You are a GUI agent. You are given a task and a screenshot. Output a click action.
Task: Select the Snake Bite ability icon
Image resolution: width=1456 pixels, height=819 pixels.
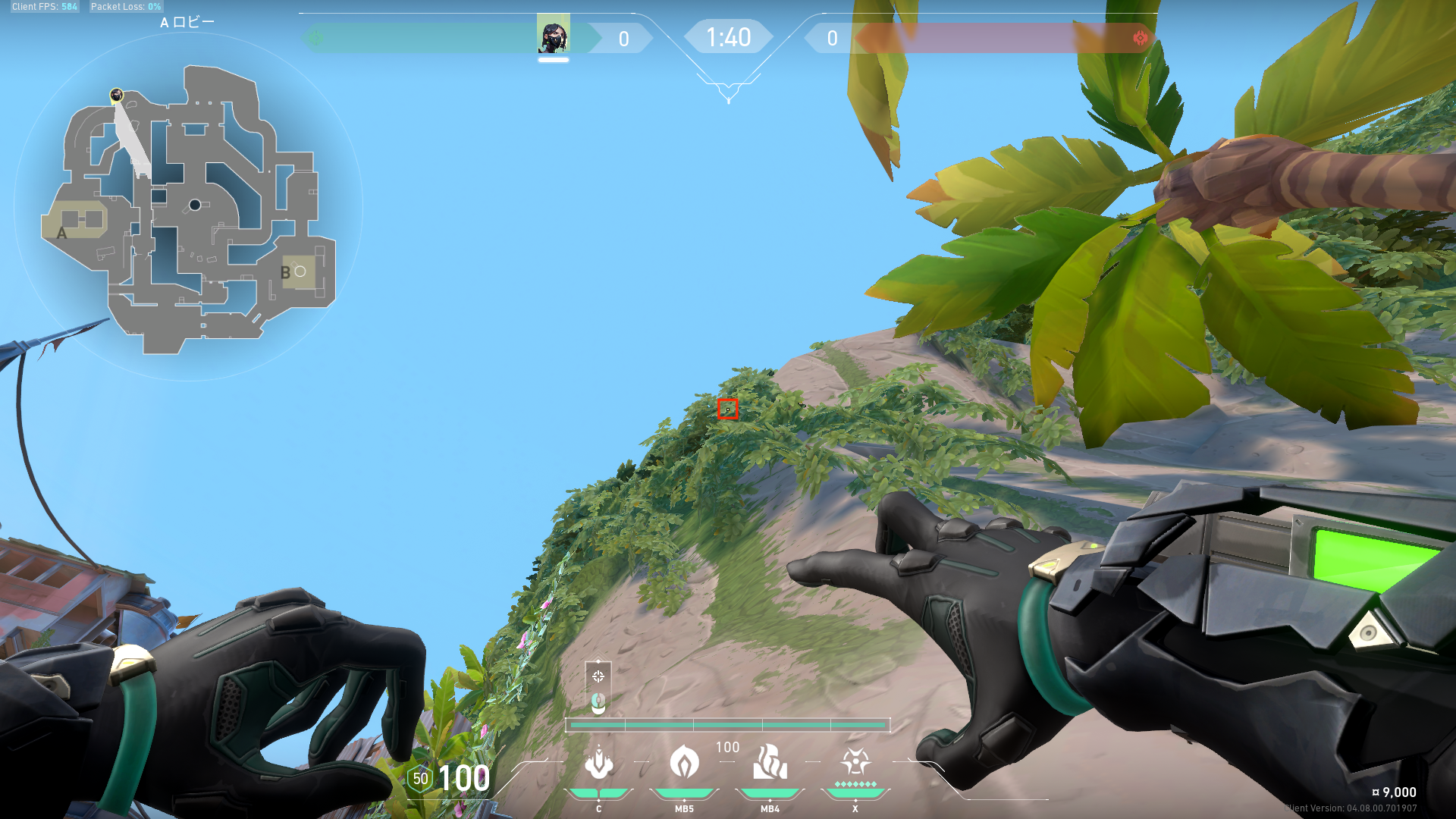click(599, 763)
